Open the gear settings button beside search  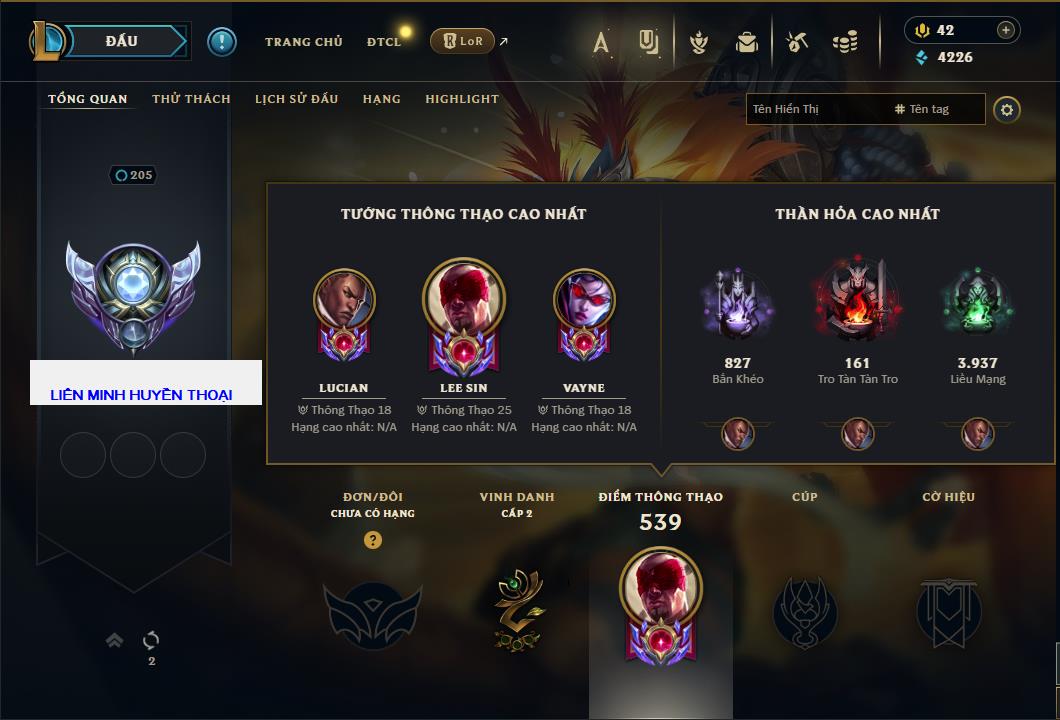pyautogui.click(x=1007, y=109)
